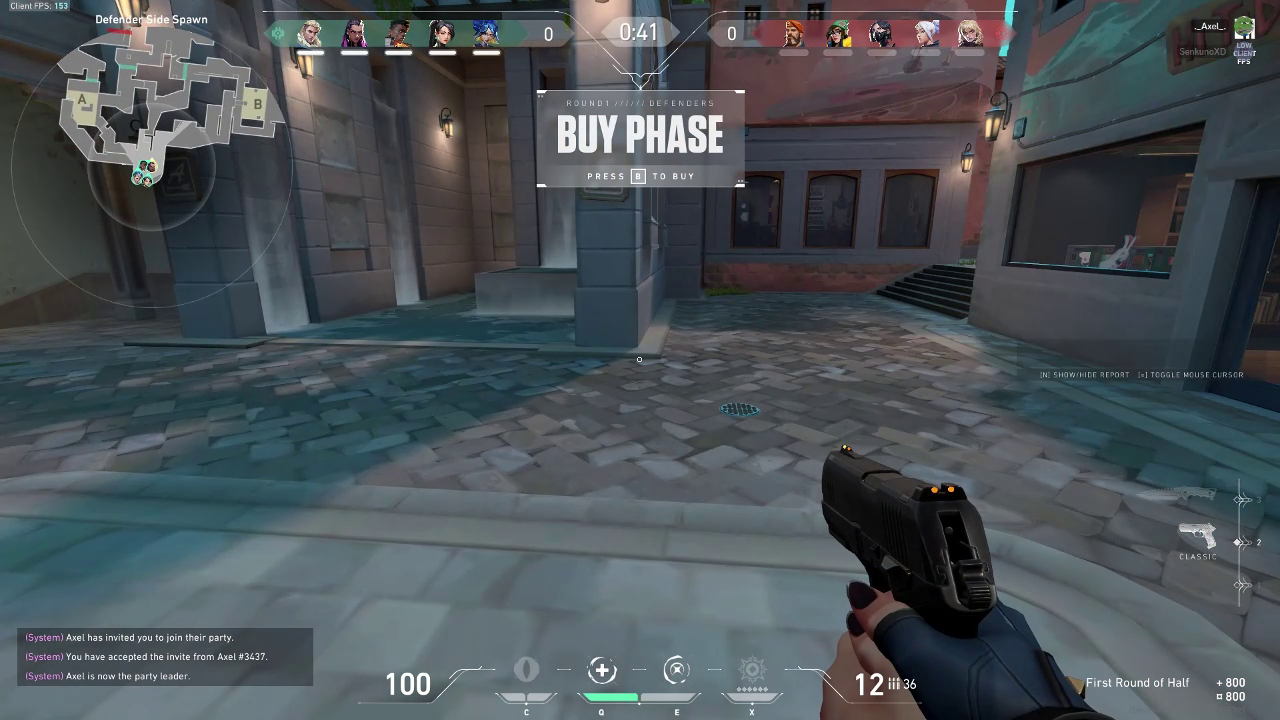Equip the Classic pistol in the weapon selector

(1197, 535)
